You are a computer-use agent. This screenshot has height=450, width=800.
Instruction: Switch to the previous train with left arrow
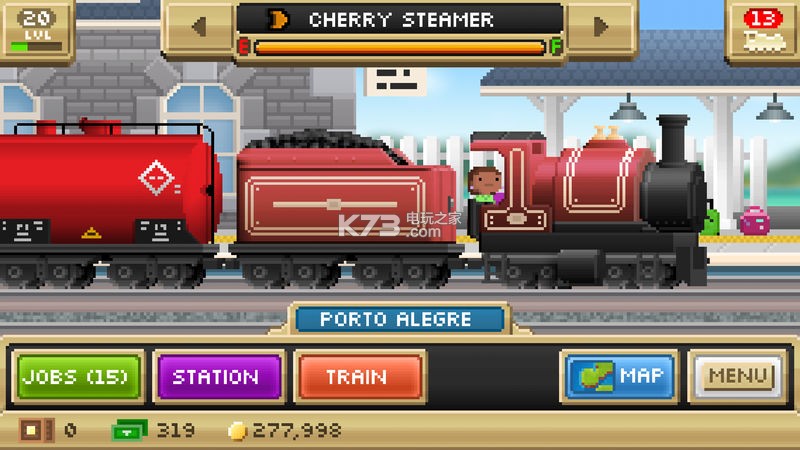[x=199, y=26]
